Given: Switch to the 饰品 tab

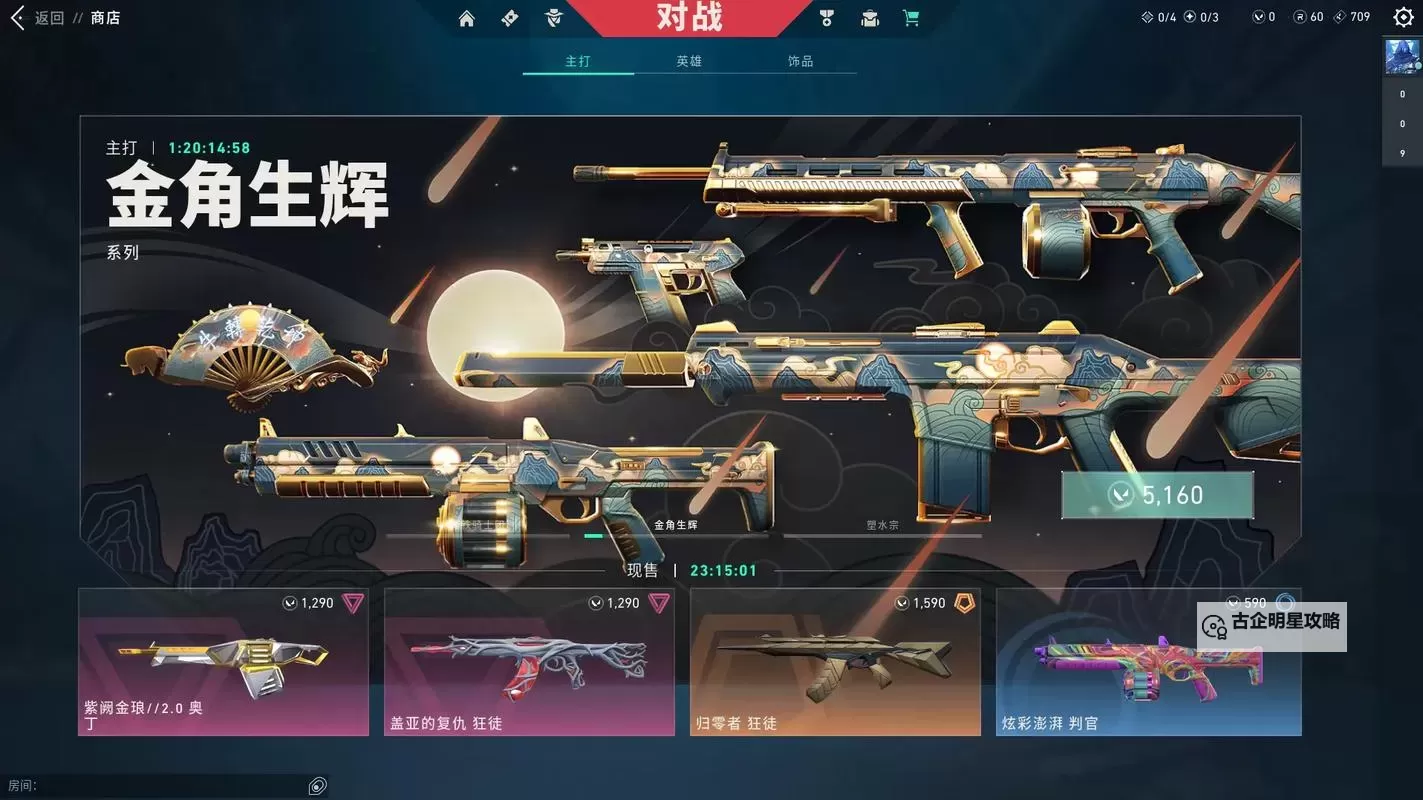Looking at the screenshot, I should [799, 60].
